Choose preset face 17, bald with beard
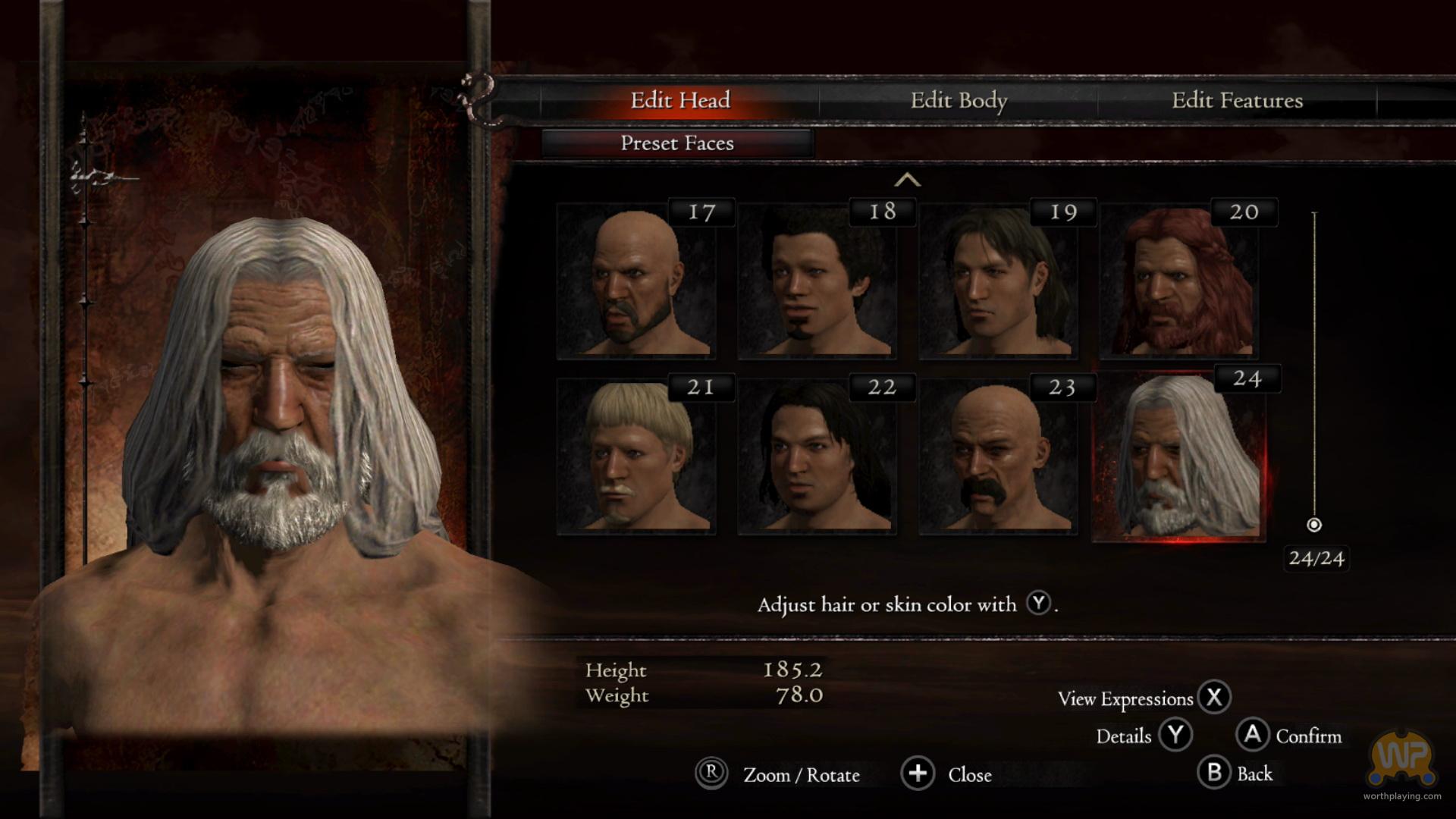The height and width of the screenshot is (819, 1456). pos(635,281)
